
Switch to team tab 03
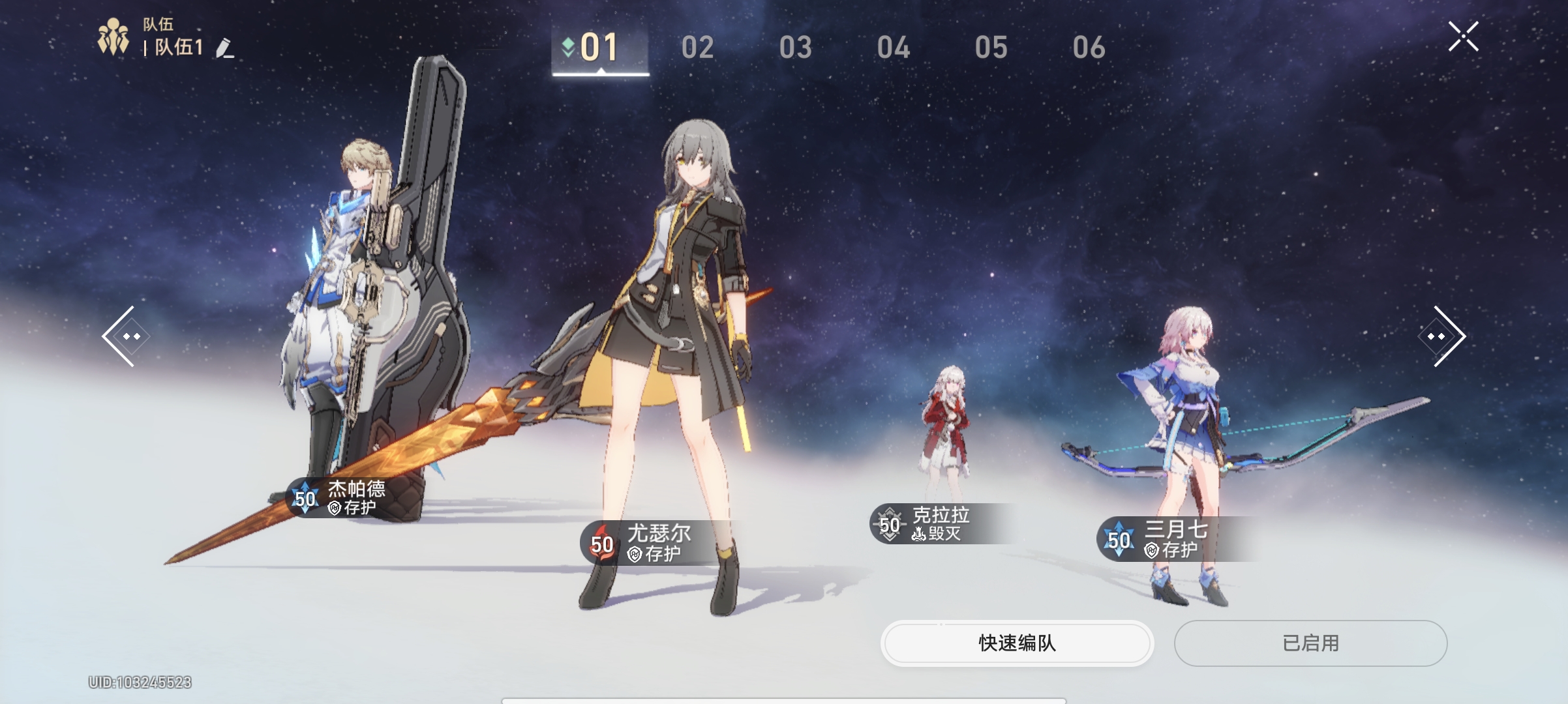click(x=795, y=48)
